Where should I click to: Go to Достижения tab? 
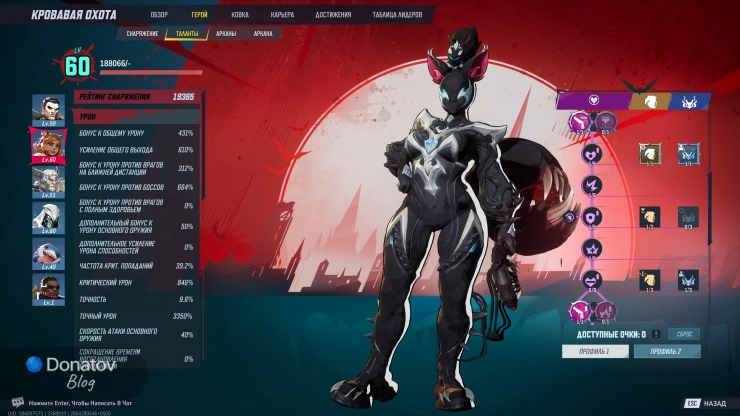pyautogui.click(x=332, y=15)
